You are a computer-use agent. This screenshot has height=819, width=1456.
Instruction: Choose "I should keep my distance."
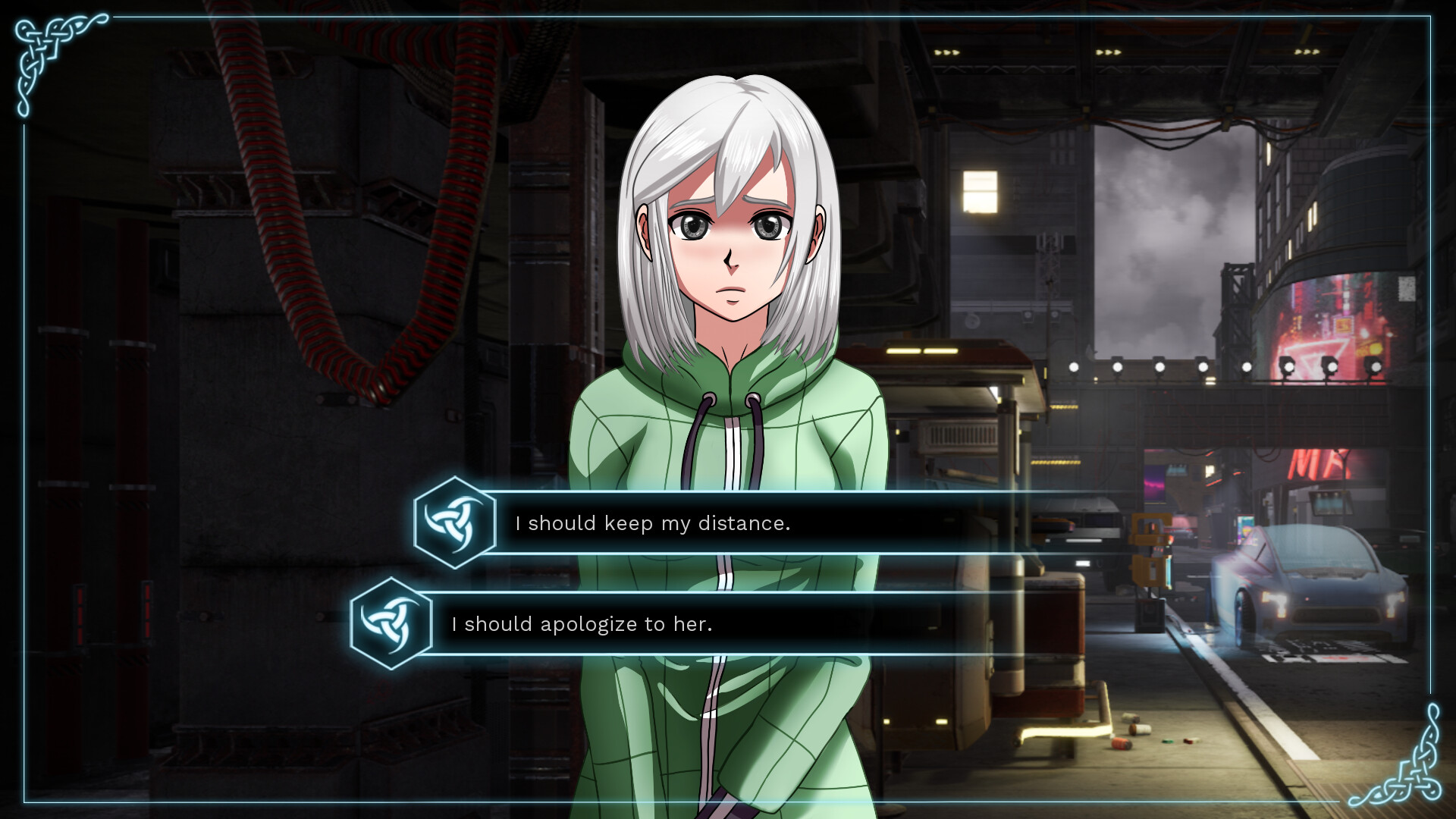(x=652, y=523)
